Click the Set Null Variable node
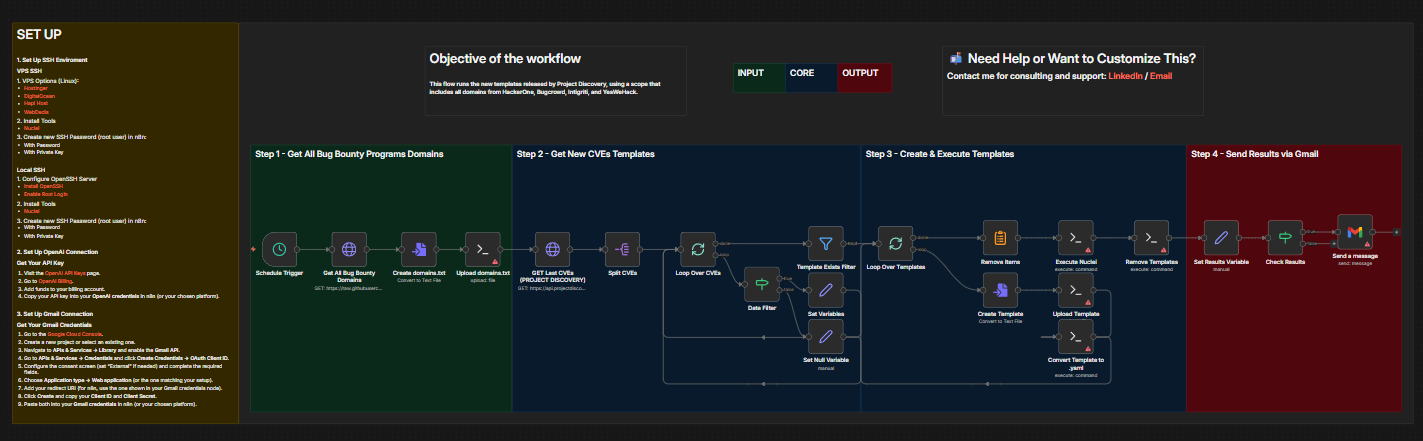1423x441 pixels. [x=826, y=336]
